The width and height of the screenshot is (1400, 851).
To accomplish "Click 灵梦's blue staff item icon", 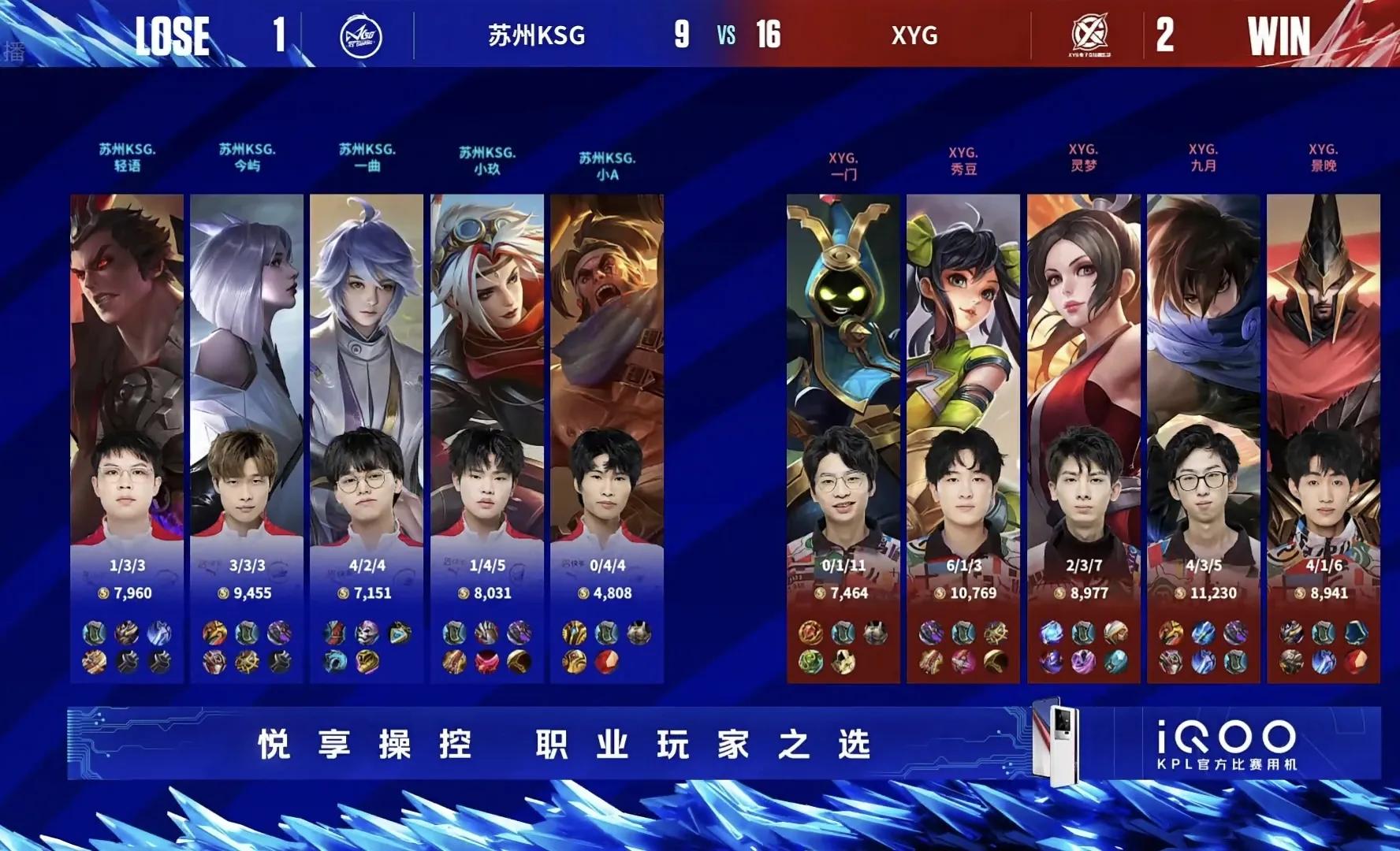I will 1051,633.
